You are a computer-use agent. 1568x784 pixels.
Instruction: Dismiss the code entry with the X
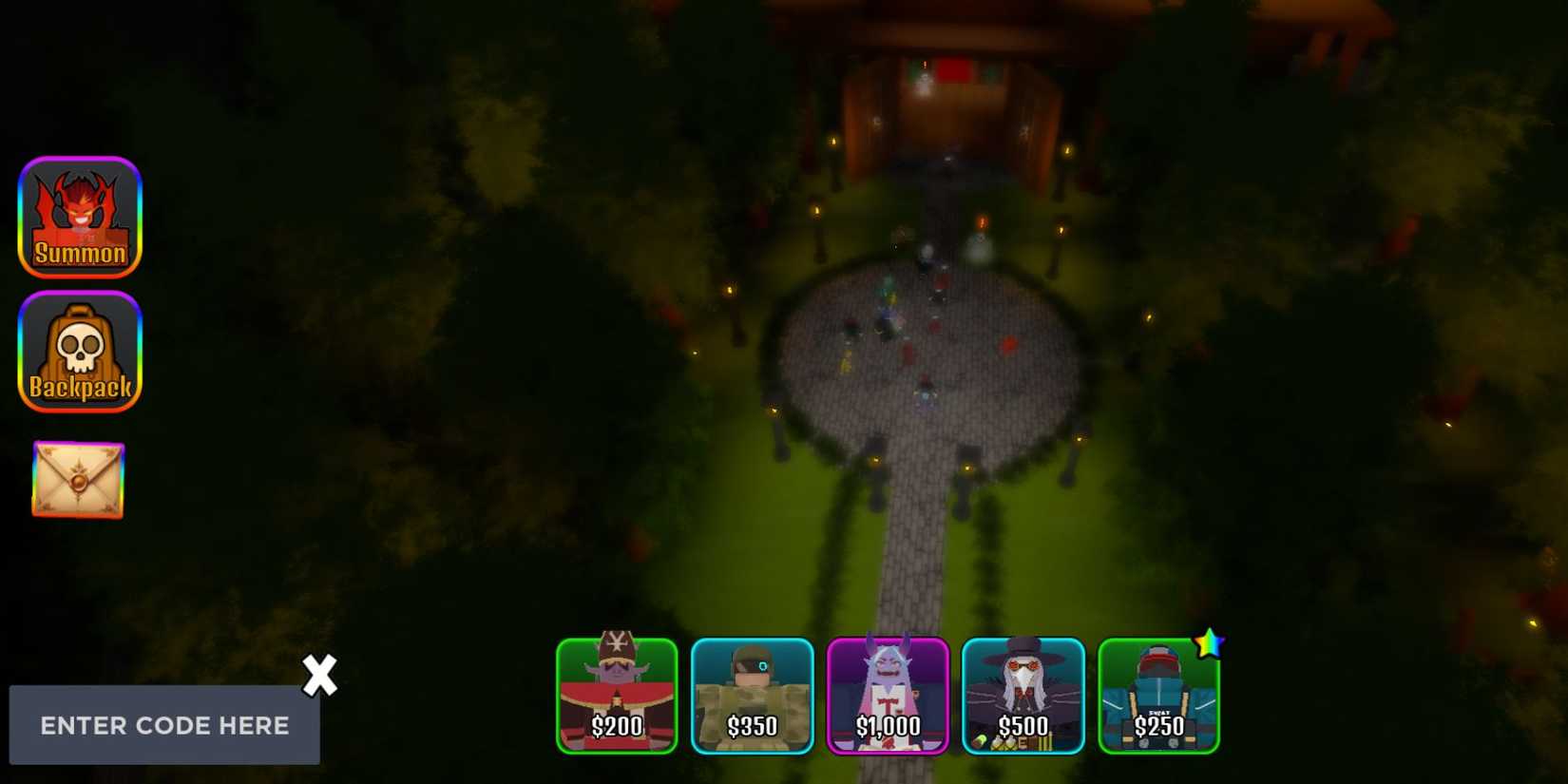320,677
